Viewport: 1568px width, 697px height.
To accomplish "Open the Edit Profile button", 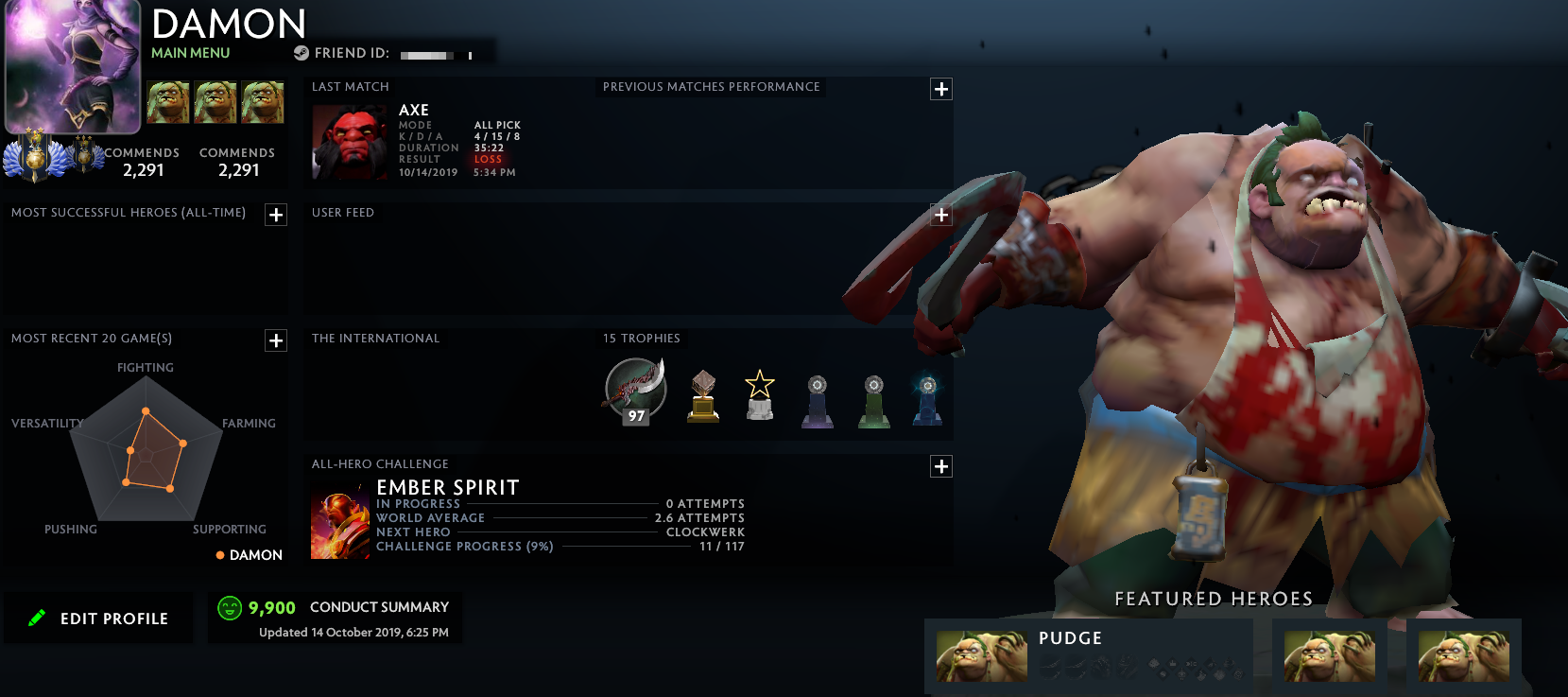I will coord(99,619).
